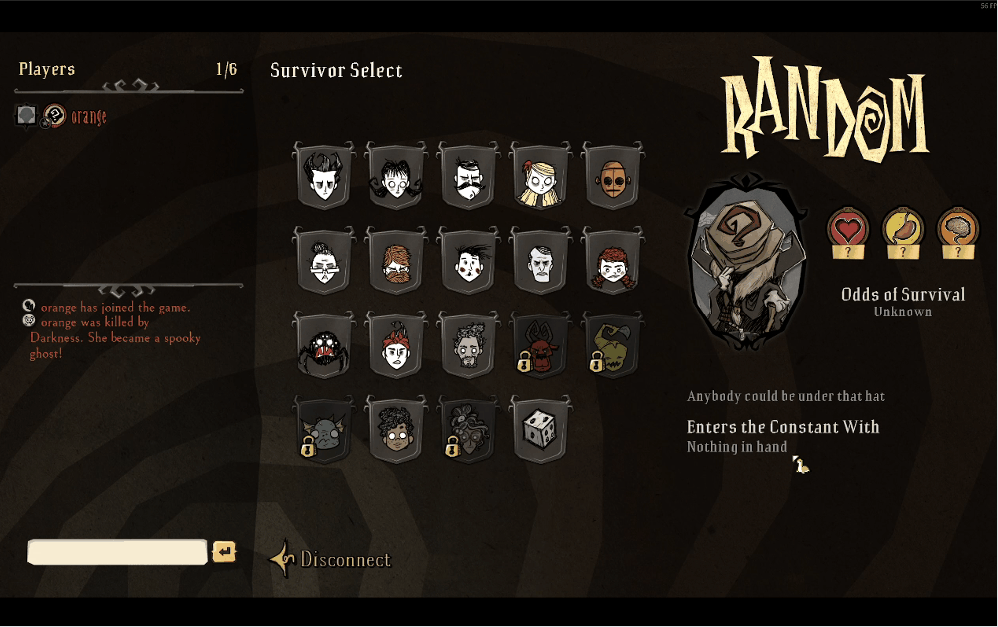Select the Random dice survivor tile

pyautogui.click(x=540, y=431)
